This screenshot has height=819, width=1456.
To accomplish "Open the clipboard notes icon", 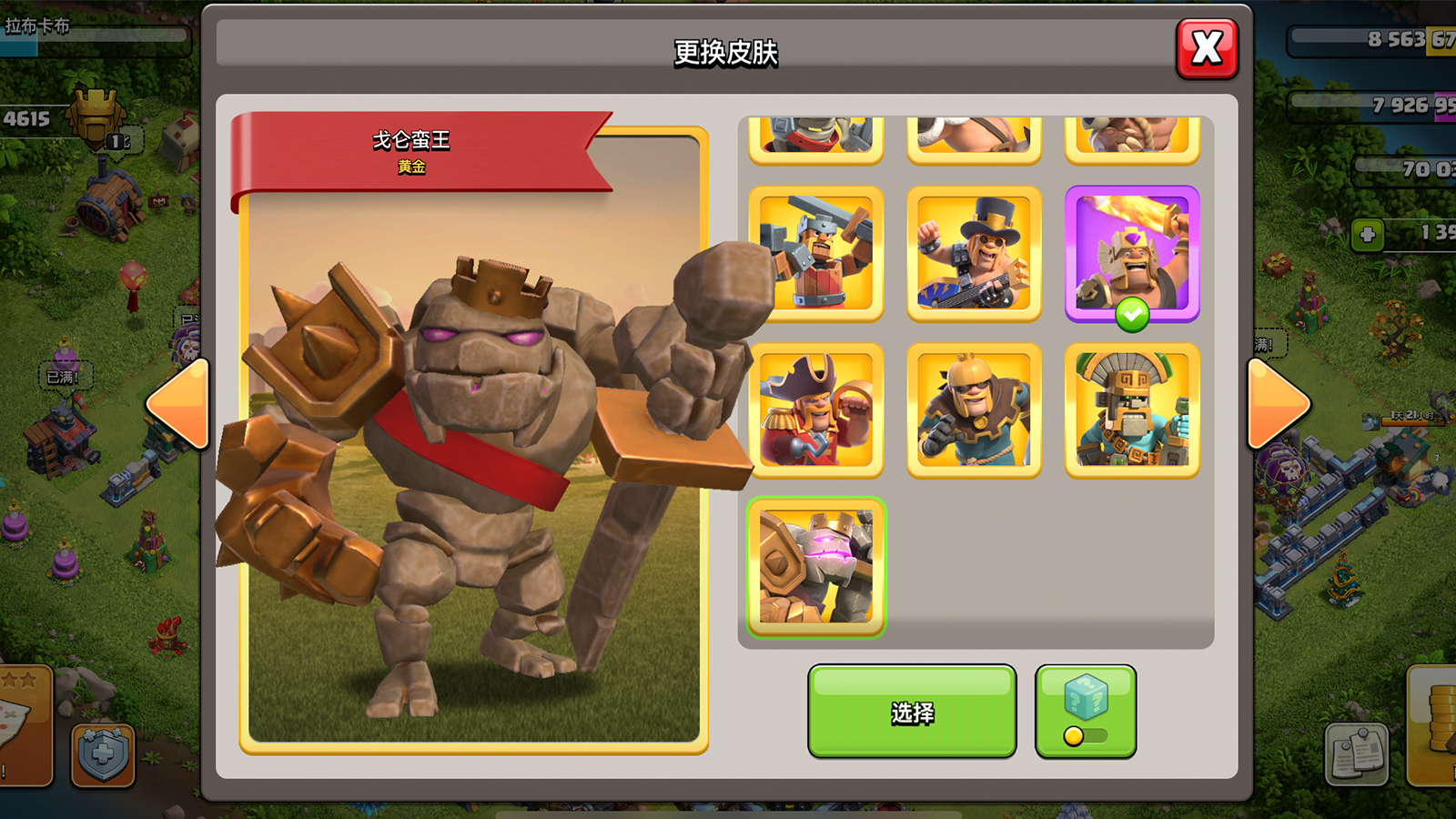I will coord(1357,753).
